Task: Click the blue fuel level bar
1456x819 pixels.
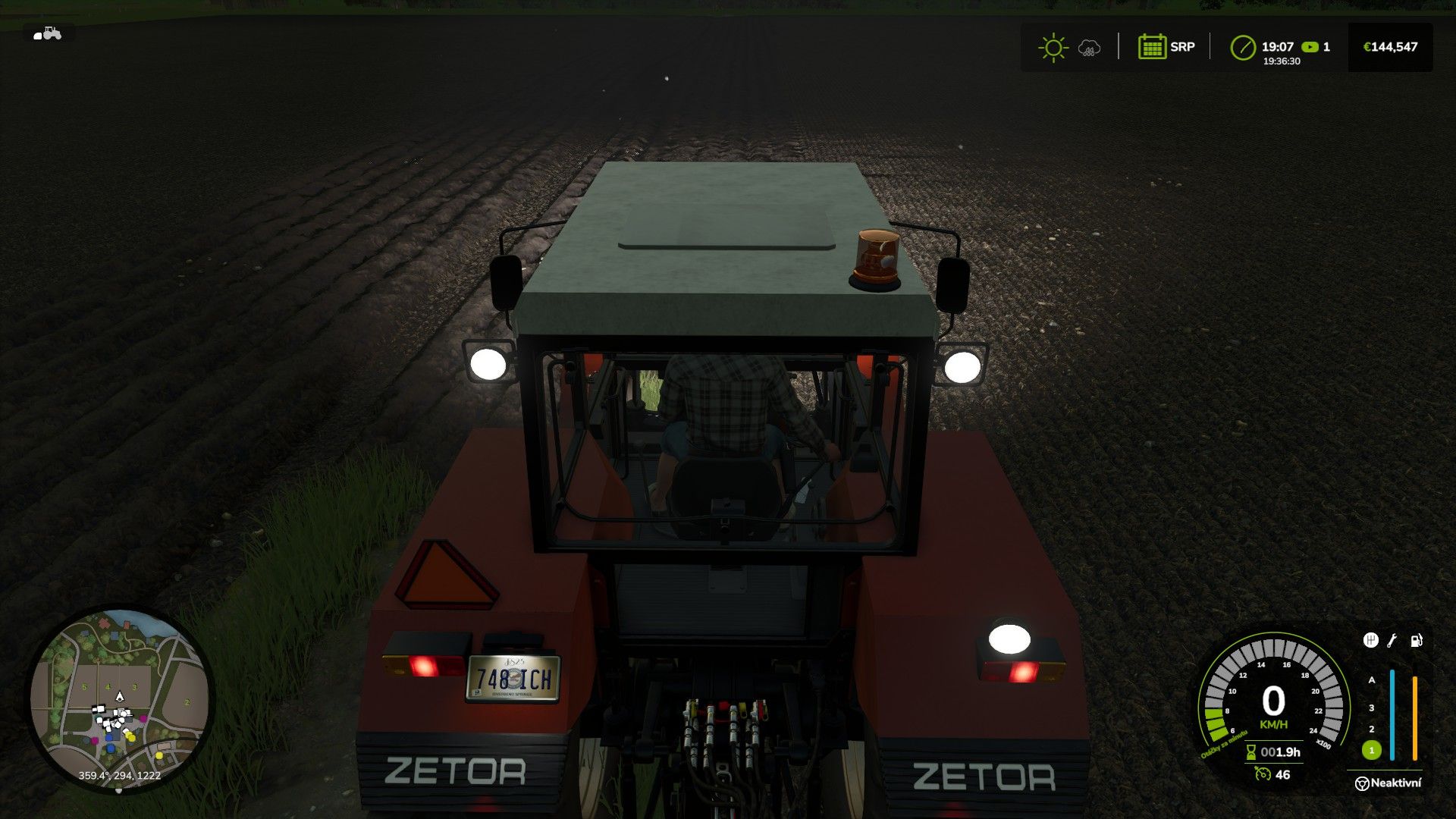Action: [x=1392, y=714]
